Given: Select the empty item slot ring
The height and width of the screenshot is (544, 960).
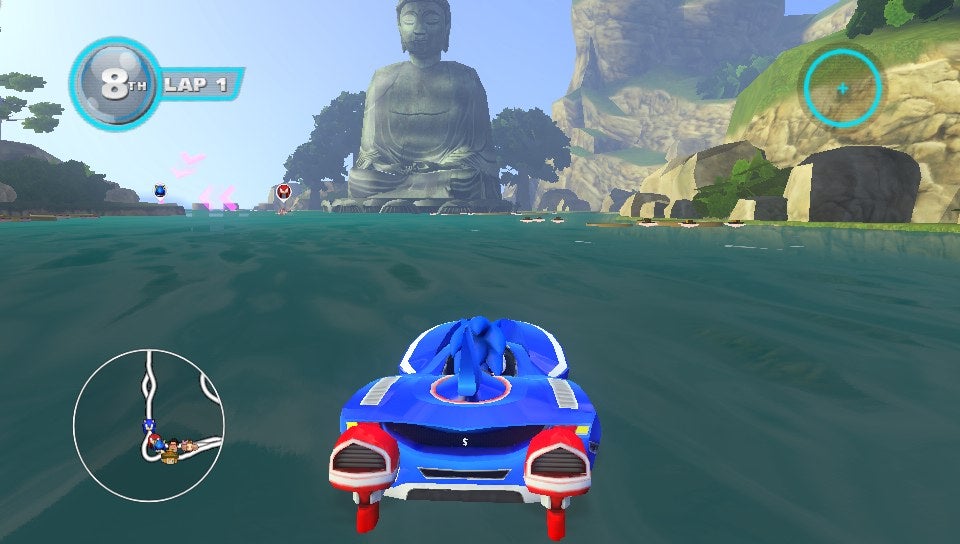Looking at the screenshot, I should (842, 89).
